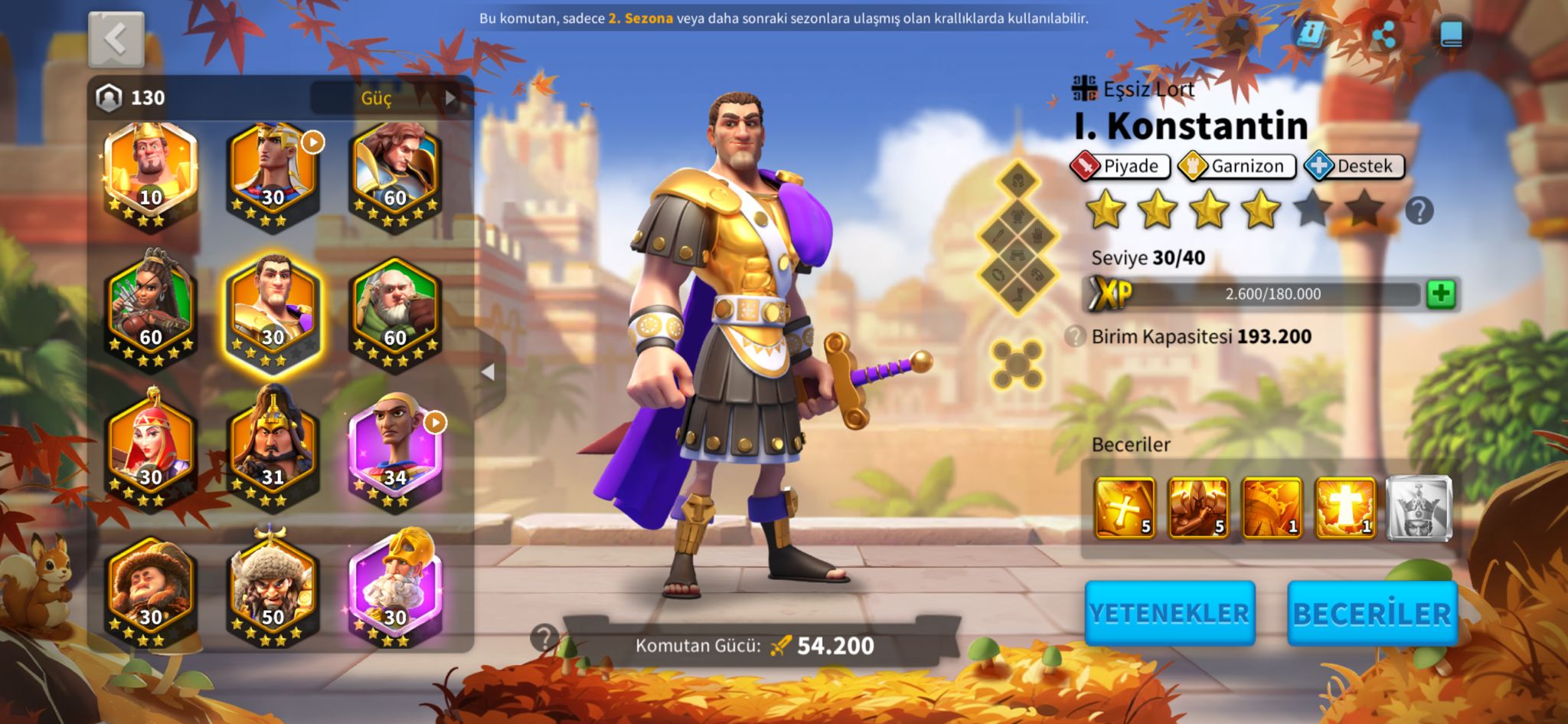Open the YETENEKLER talents screen
Viewport: 1568px width, 724px height.
point(1169,613)
